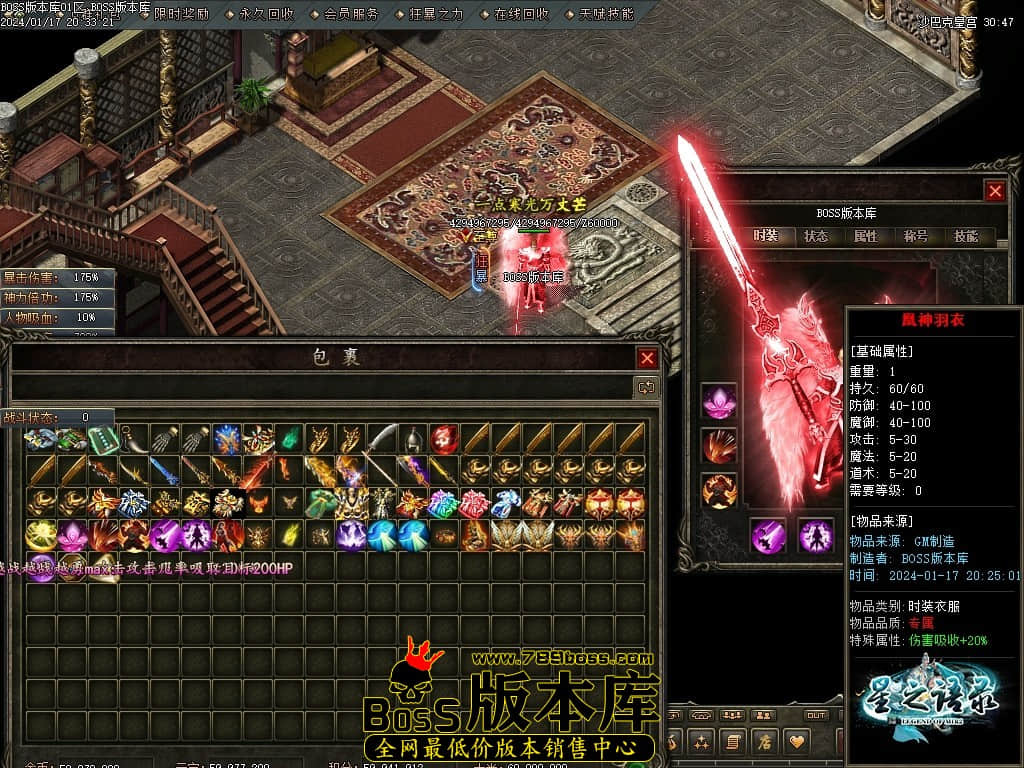The image size is (1024, 768).
Task: Open the heart icon button
Action: 797,742
